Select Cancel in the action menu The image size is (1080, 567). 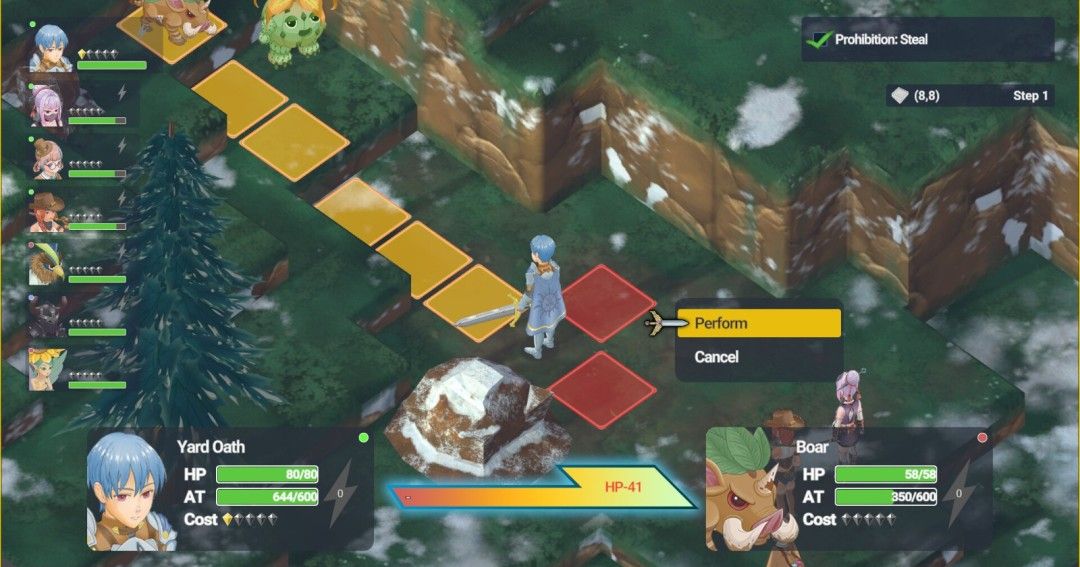pyautogui.click(x=758, y=357)
